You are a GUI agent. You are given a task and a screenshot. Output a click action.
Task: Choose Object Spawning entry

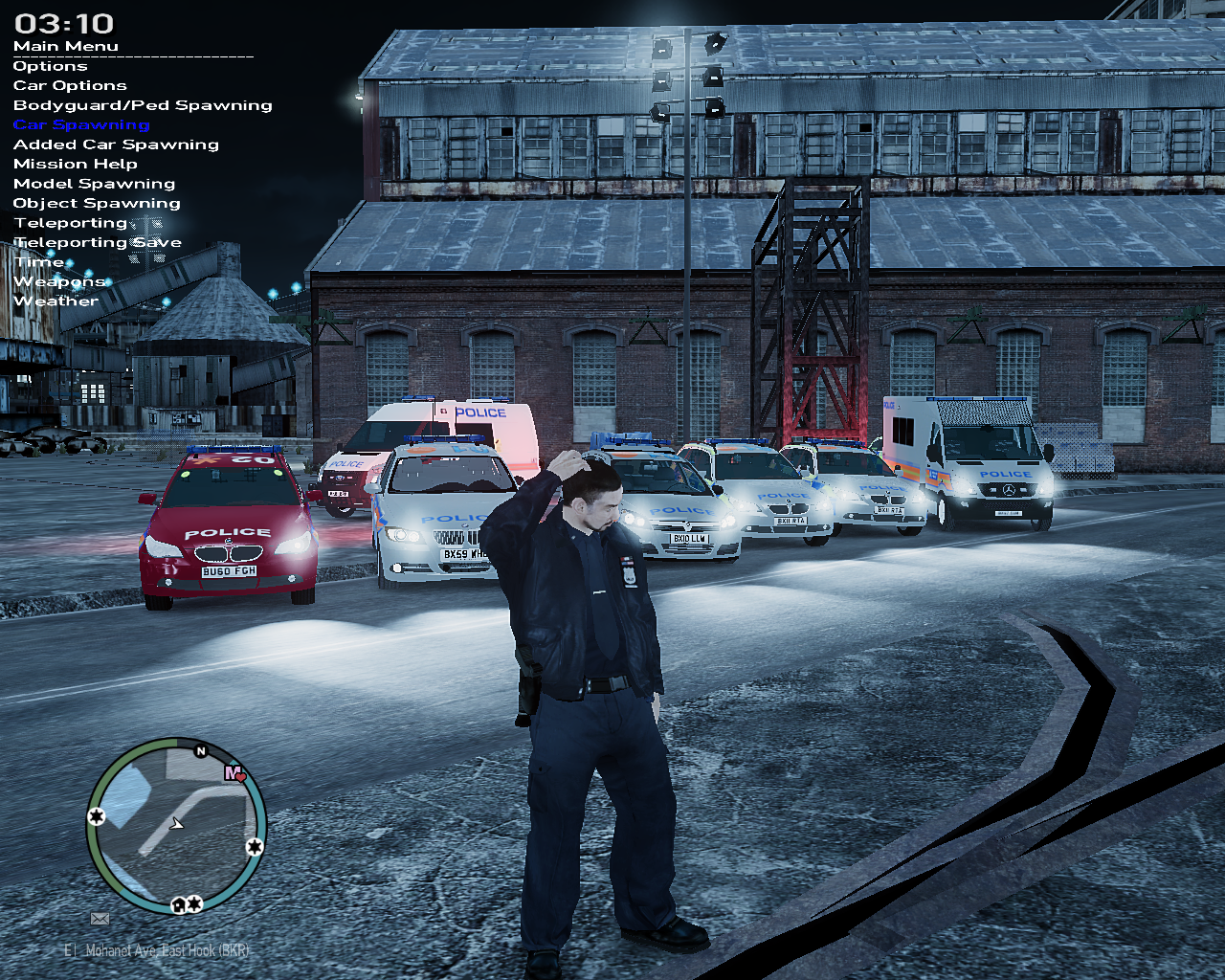(x=97, y=204)
